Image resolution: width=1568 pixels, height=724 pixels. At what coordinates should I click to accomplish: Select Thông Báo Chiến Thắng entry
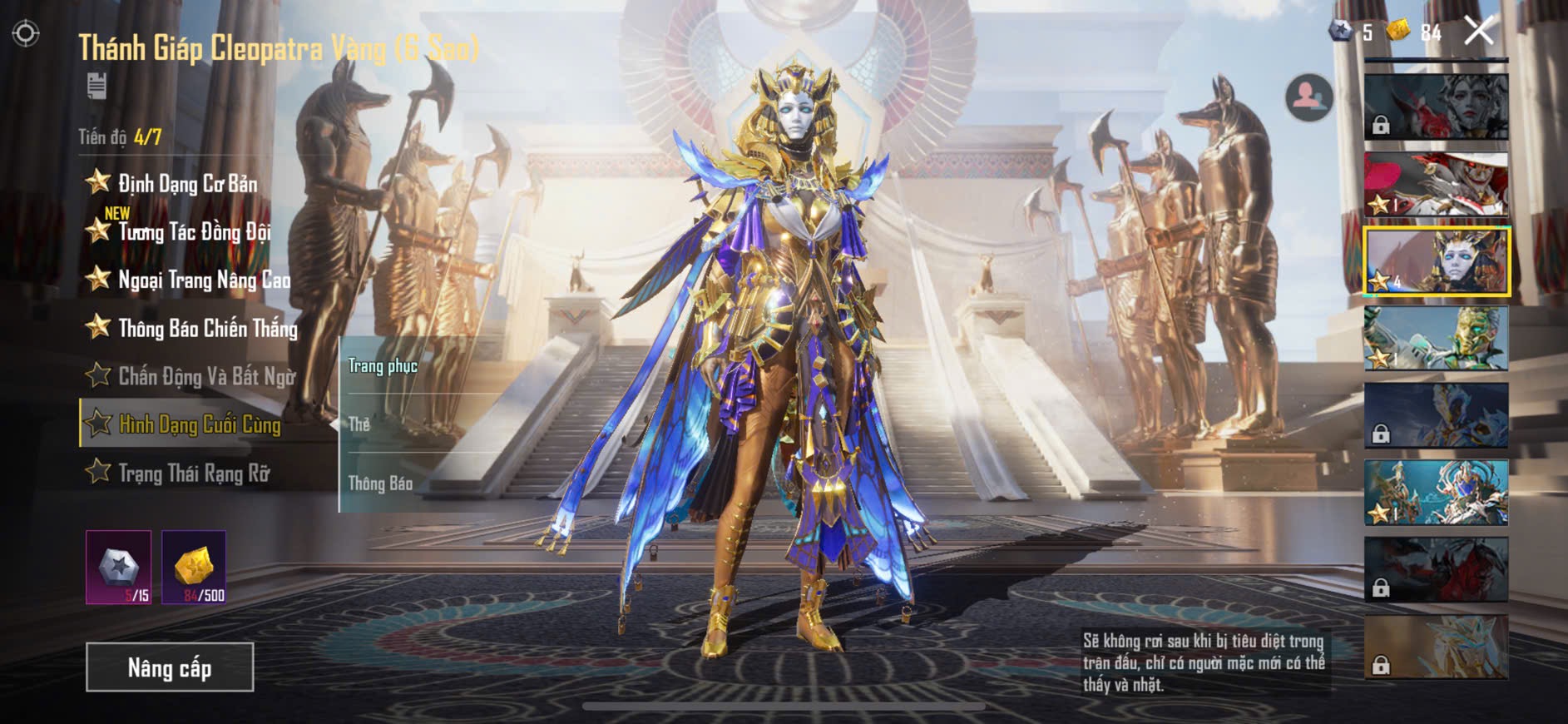pos(207,328)
